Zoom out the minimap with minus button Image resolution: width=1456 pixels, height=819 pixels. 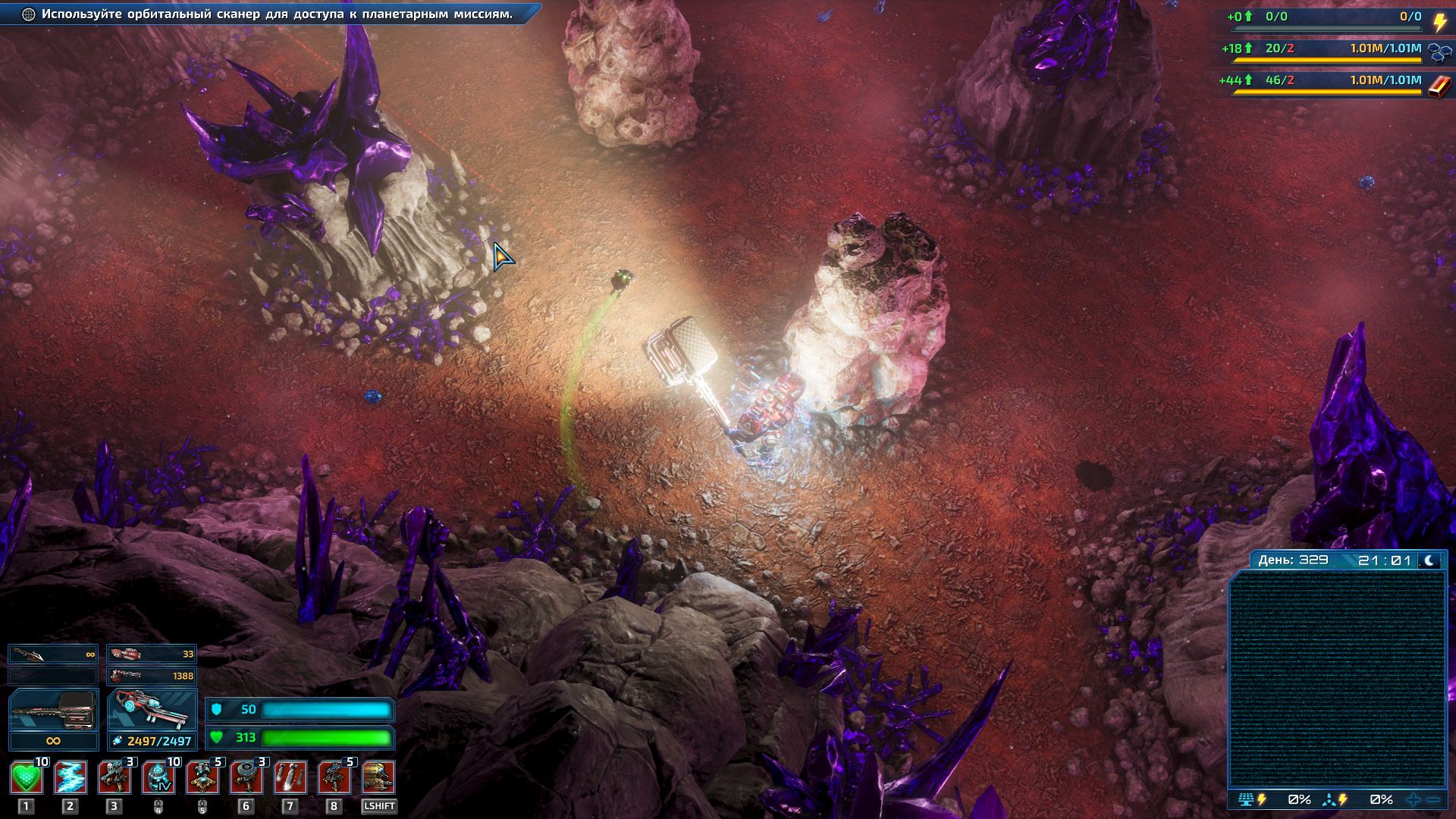(x=1433, y=800)
